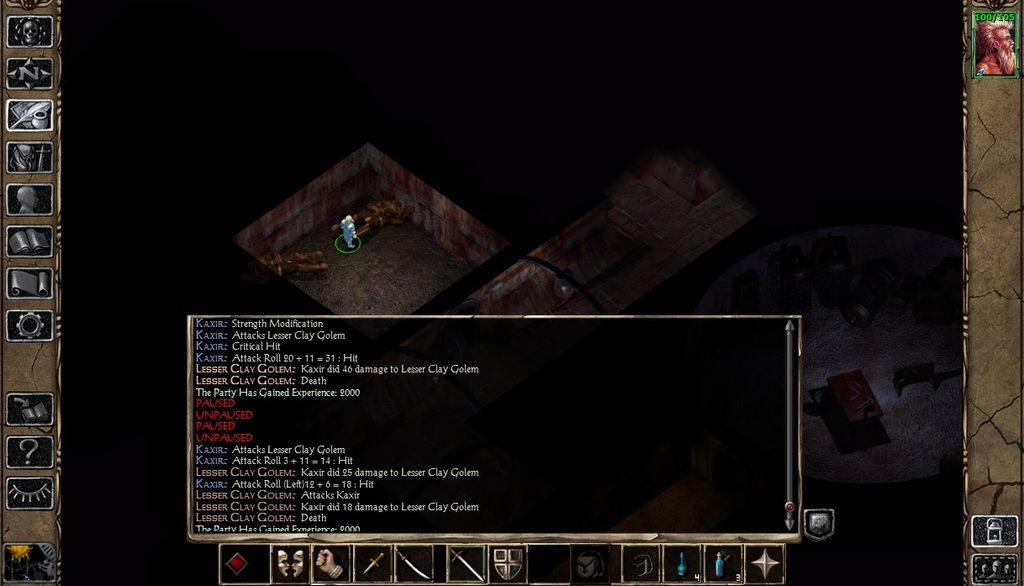Open the journal quill button
Viewport: 1024px width, 586px height.
tap(30, 115)
